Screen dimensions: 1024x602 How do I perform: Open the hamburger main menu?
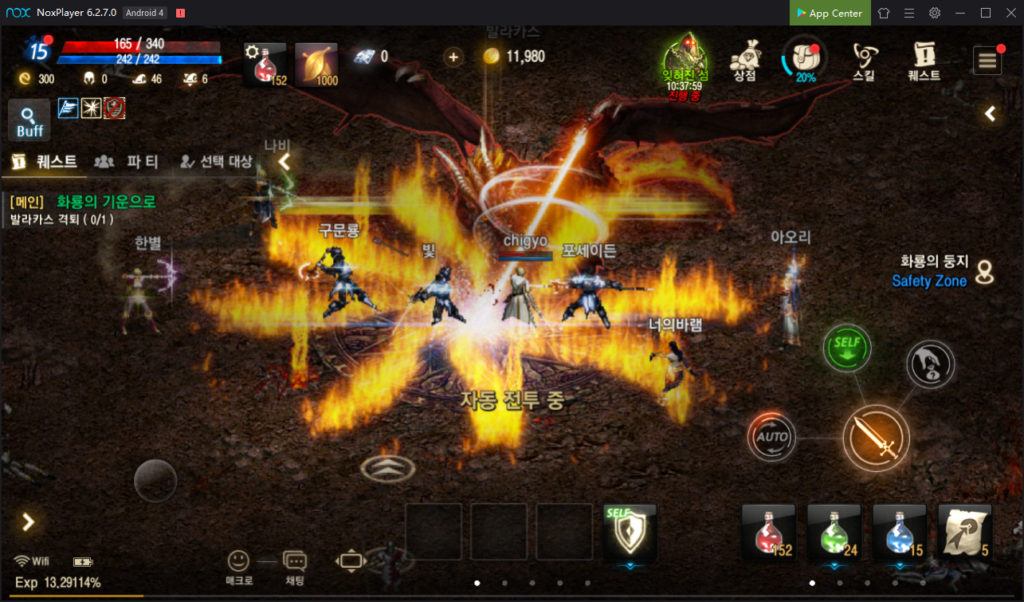(987, 60)
